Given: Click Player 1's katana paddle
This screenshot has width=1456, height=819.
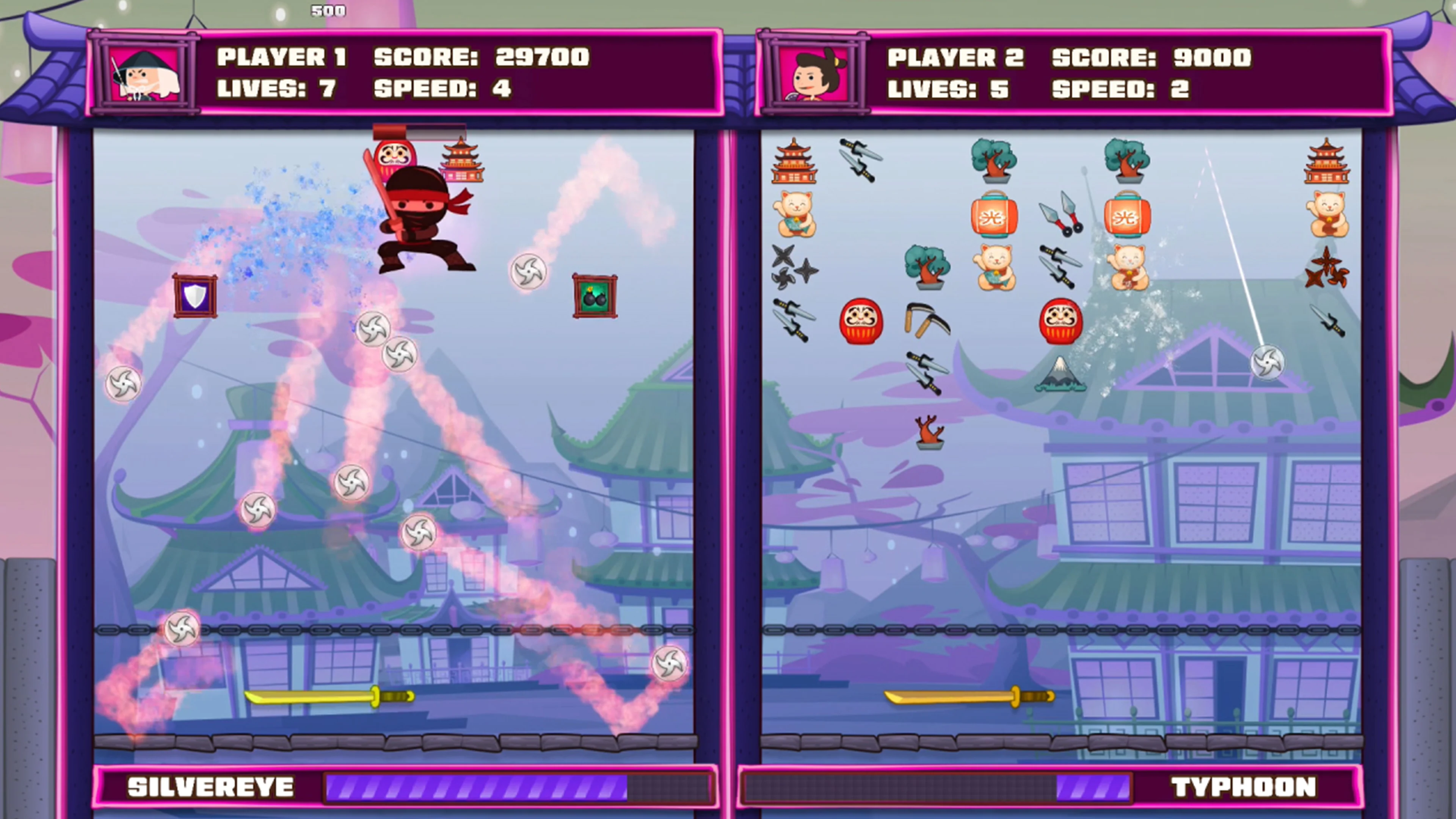Looking at the screenshot, I should (x=328, y=697).
